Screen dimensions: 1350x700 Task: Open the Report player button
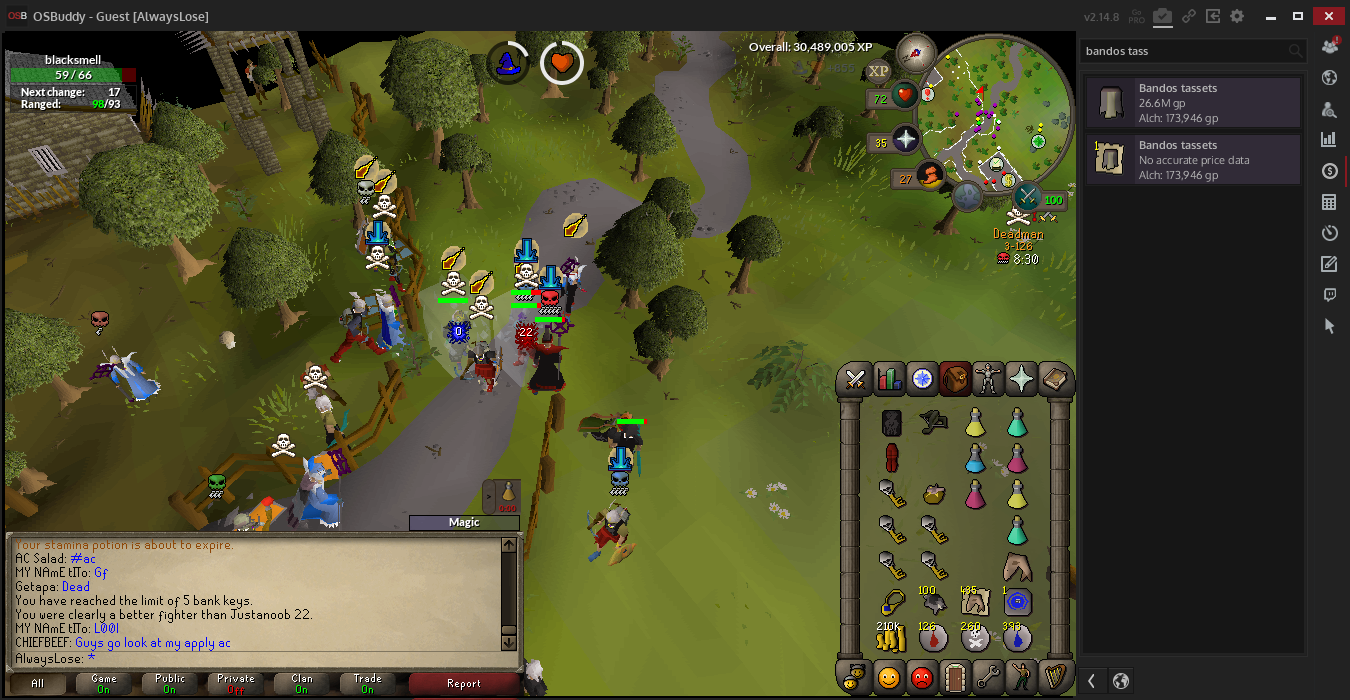tap(463, 684)
